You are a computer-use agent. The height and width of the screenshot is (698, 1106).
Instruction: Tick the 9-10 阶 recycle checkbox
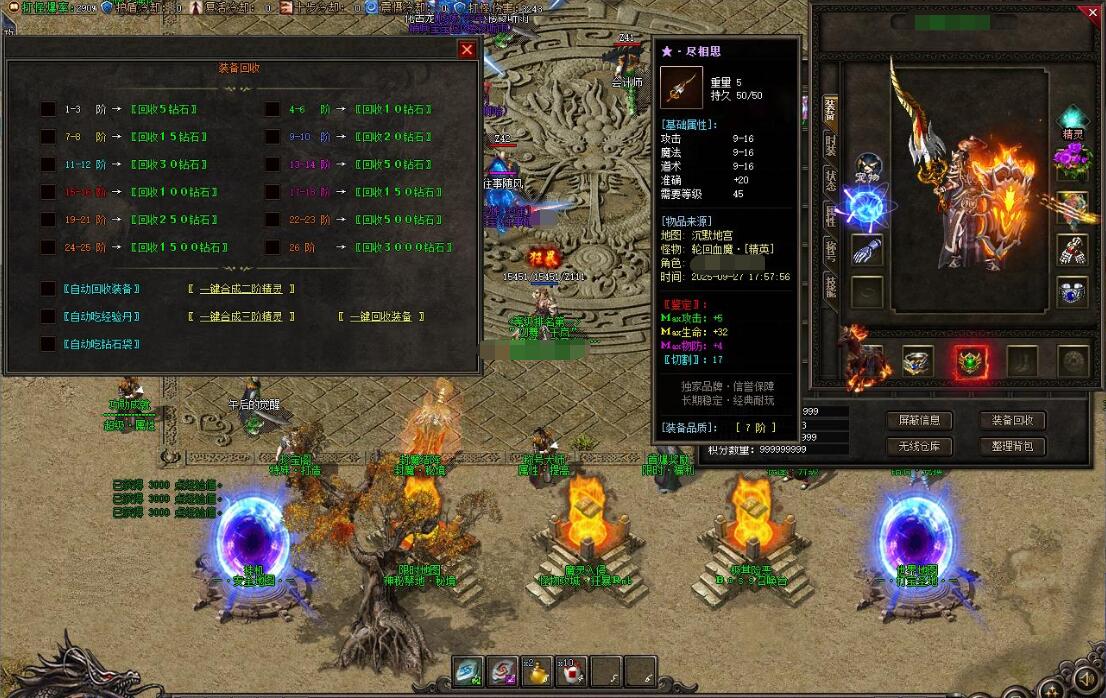(x=273, y=137)
